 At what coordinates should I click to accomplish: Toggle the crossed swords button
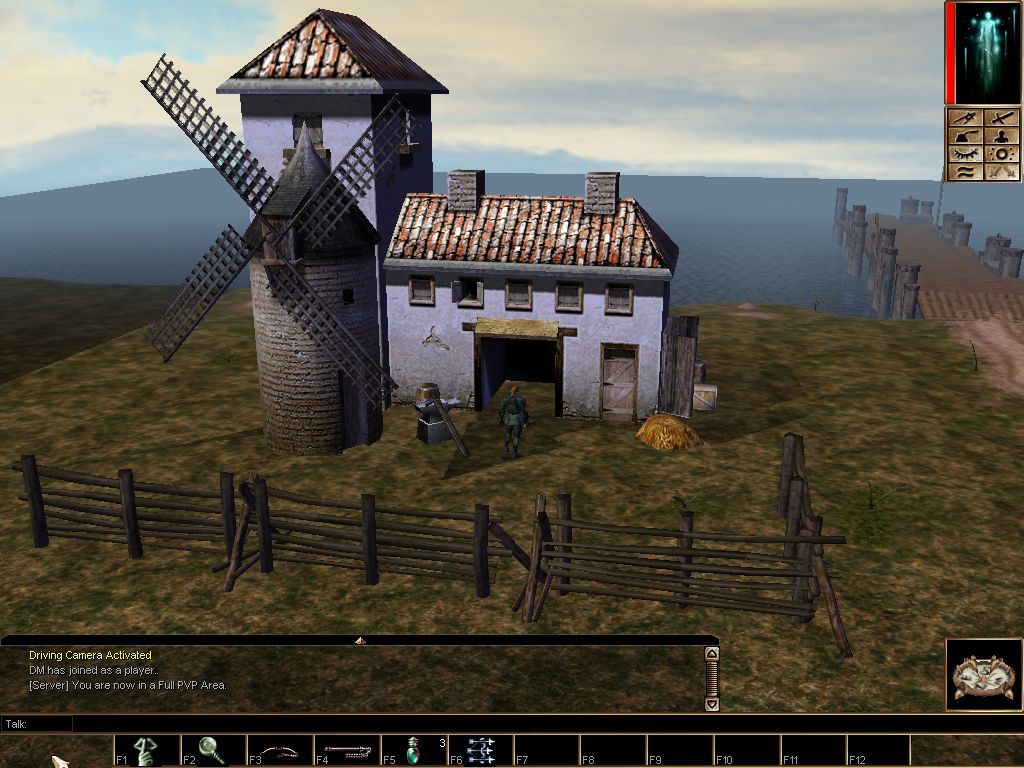click(x=1001, y=172)
